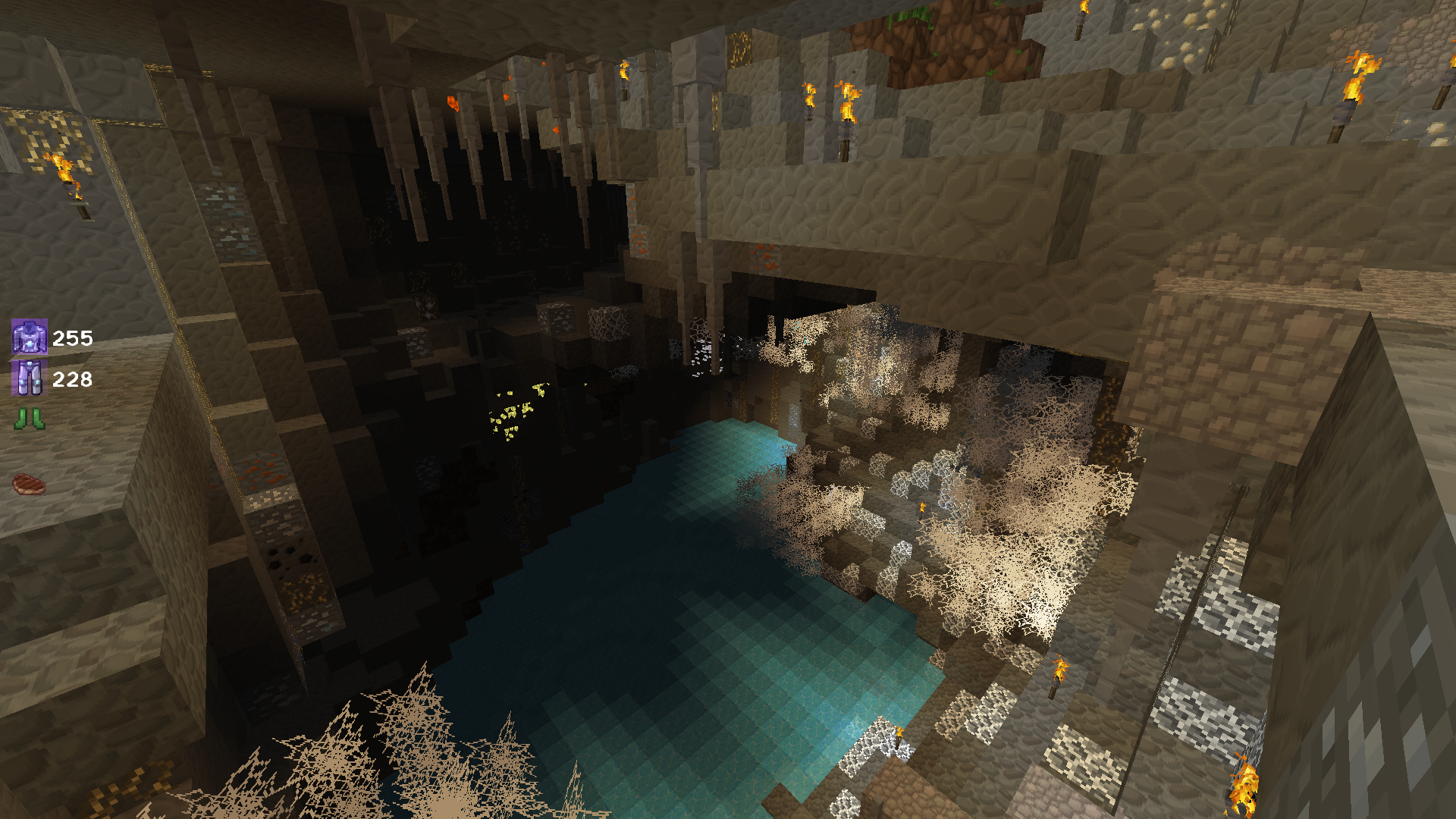Click the durability number 255

72,339
